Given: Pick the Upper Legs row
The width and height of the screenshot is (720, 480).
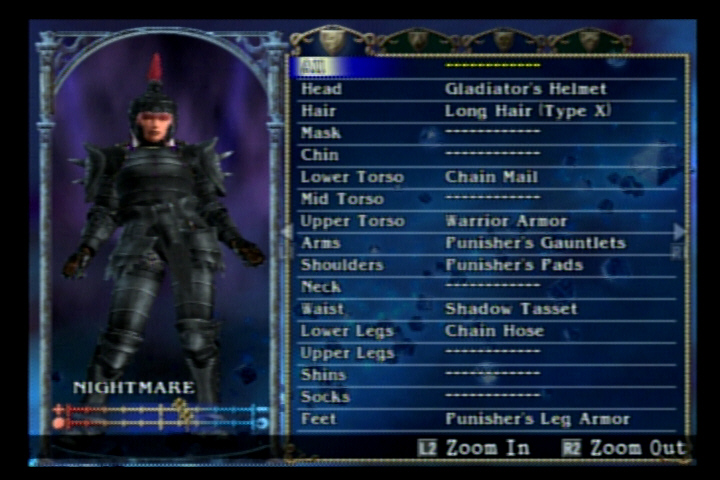Looking at the screenshot, I should pyautogui.click(x=488, y=353).
